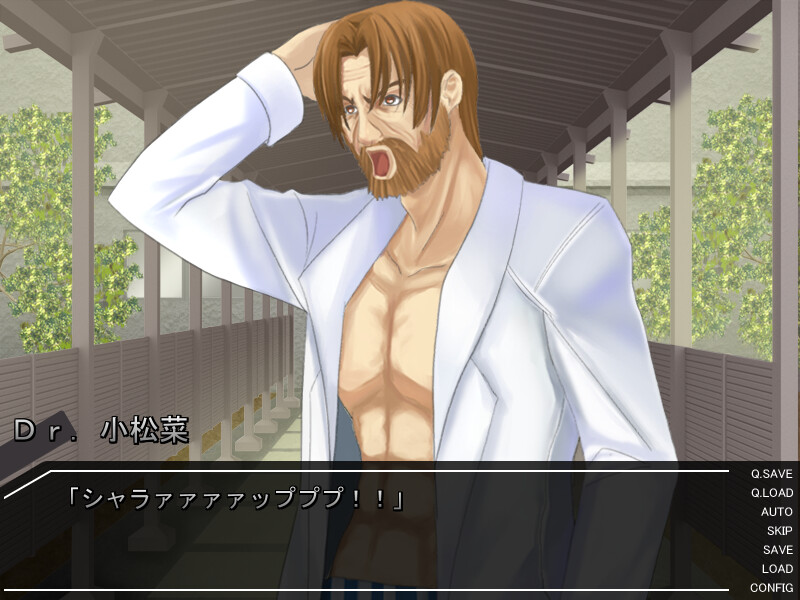800x600 pixels.
Task: Enable AUTO text advance mode
Action: [x=776, y=512]
